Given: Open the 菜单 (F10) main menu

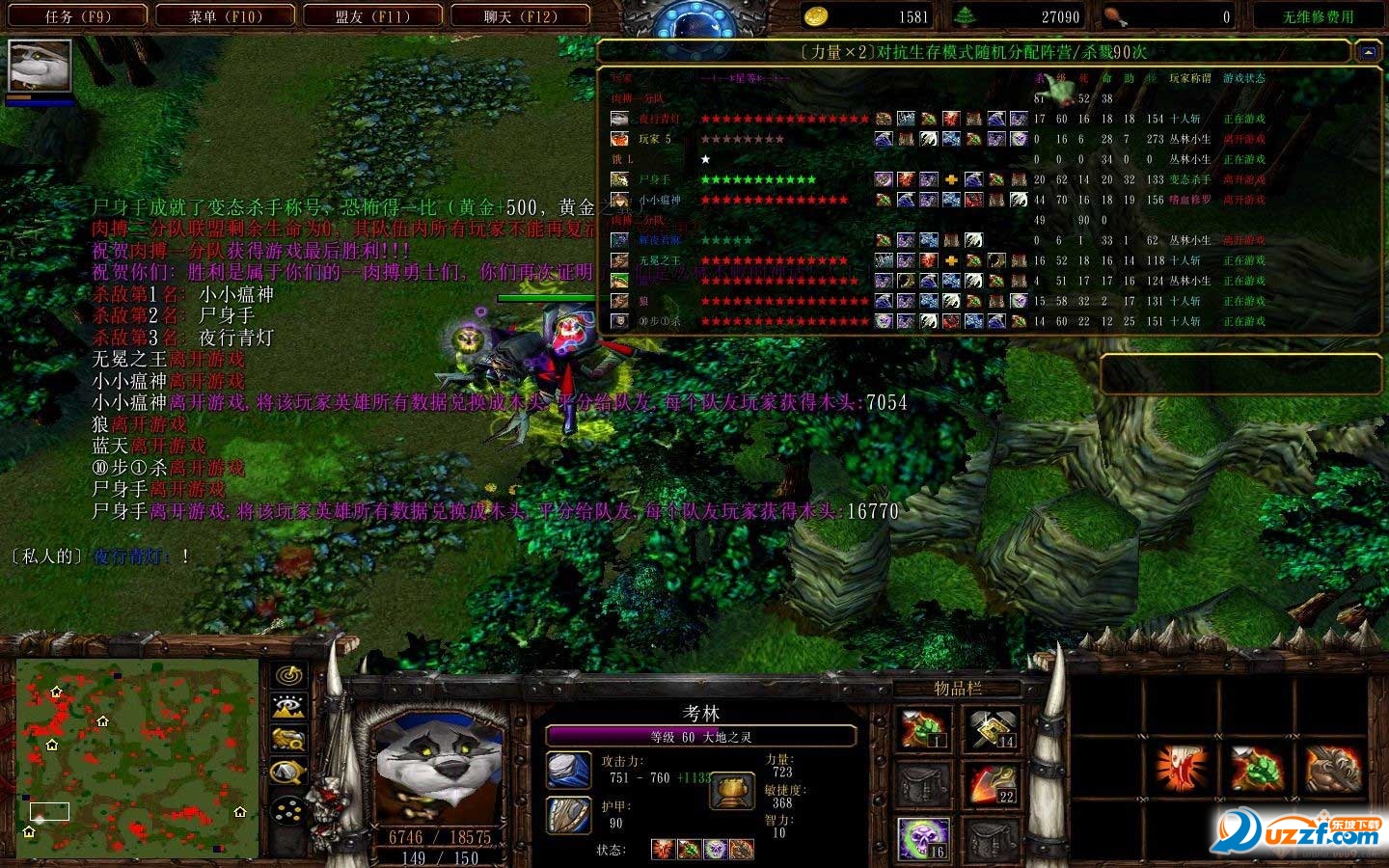Looking at the screenshot, I should pyautogui.click(x=226, y=16).
